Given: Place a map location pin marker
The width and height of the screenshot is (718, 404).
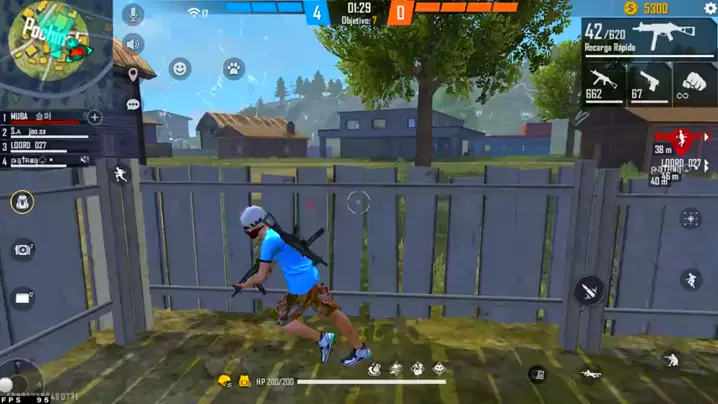Looking at the screenshot, I should [132, 74].
